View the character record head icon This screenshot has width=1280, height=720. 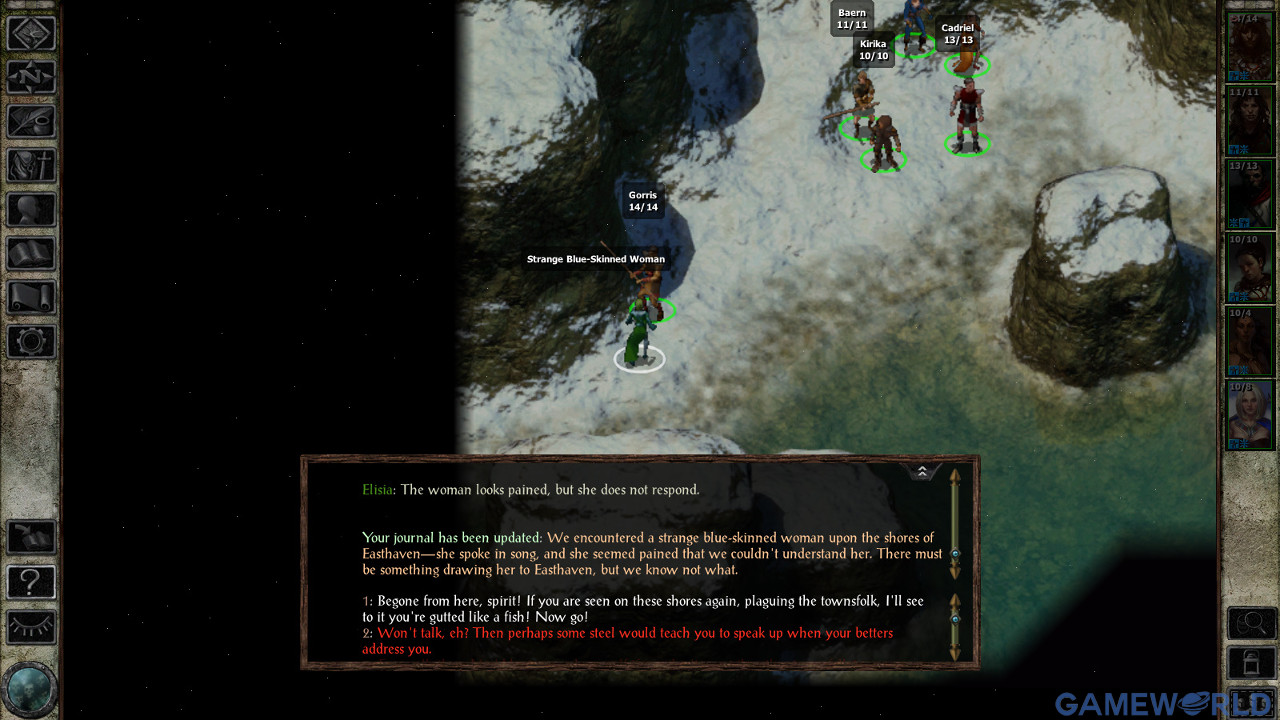31,210
